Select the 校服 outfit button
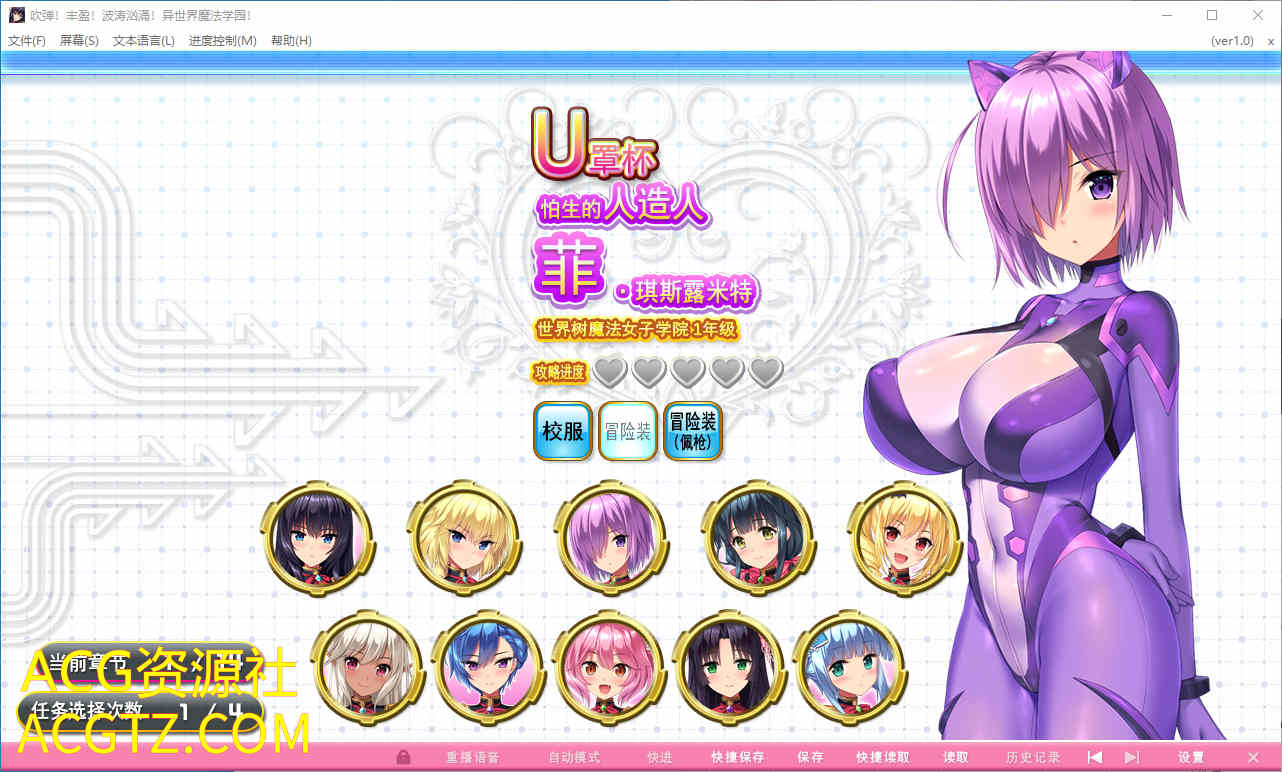1282x772 pixels. [563, 431]
